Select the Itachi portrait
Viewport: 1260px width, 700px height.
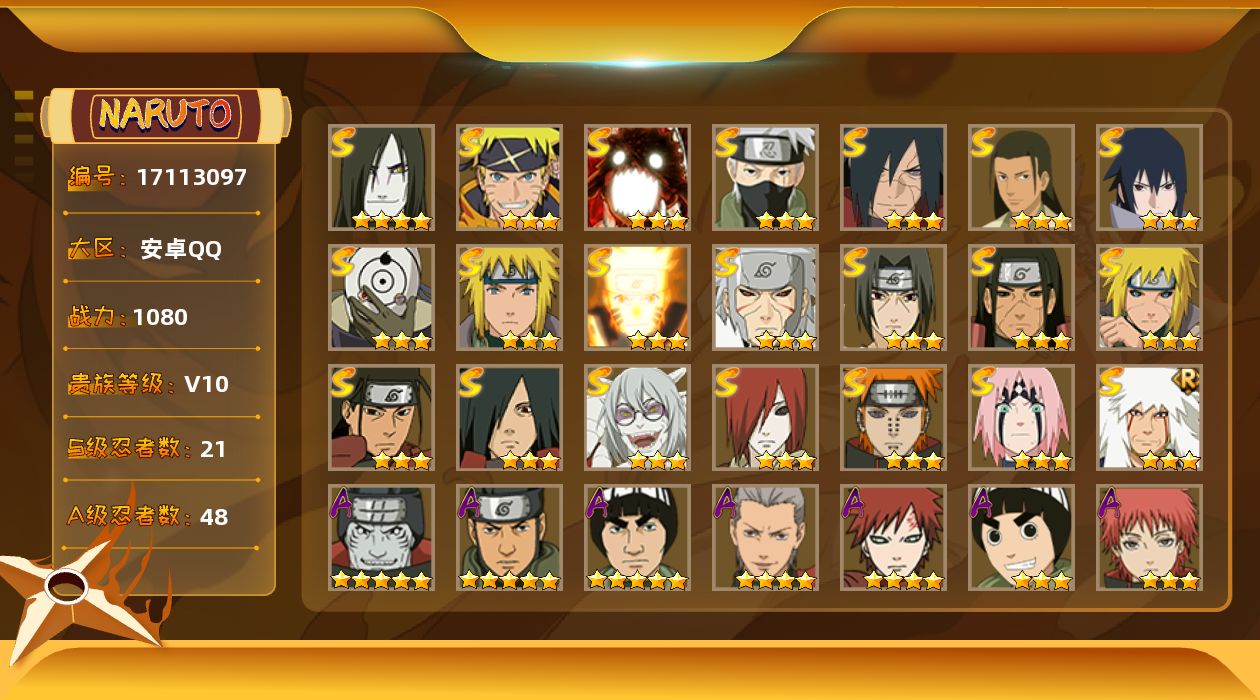[x=893, y=297]
